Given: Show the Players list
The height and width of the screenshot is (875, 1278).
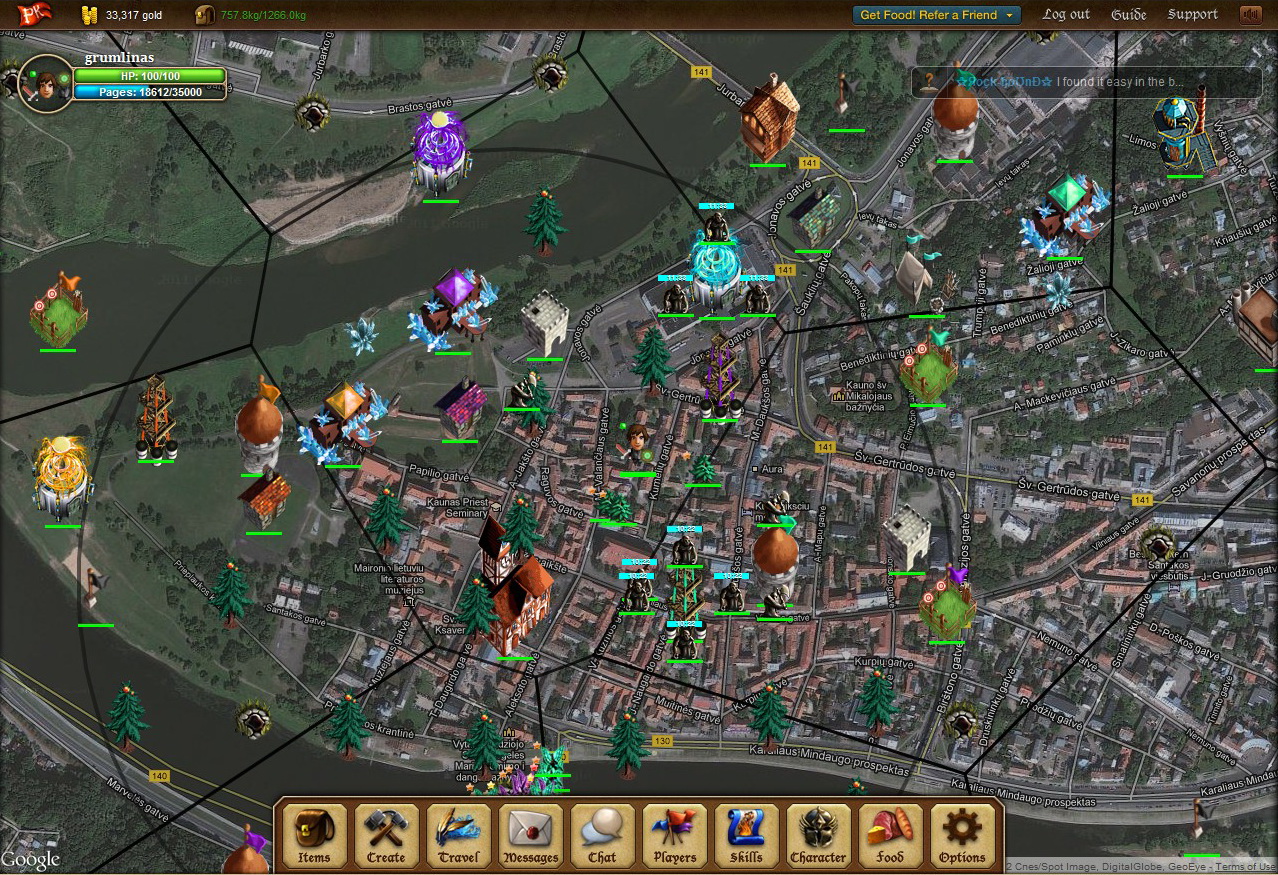Looking at the screenshot, I should click(x=675, y=835).
